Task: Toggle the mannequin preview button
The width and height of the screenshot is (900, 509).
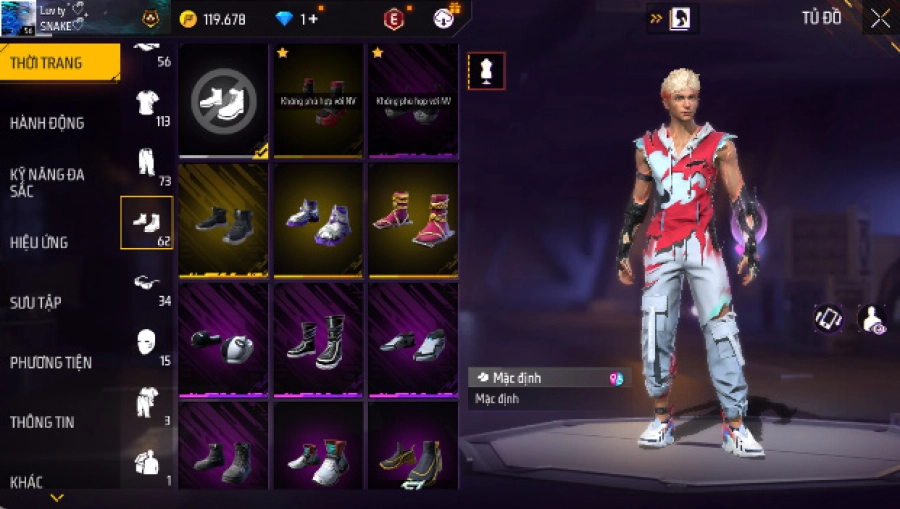Action: click(486, 71)
